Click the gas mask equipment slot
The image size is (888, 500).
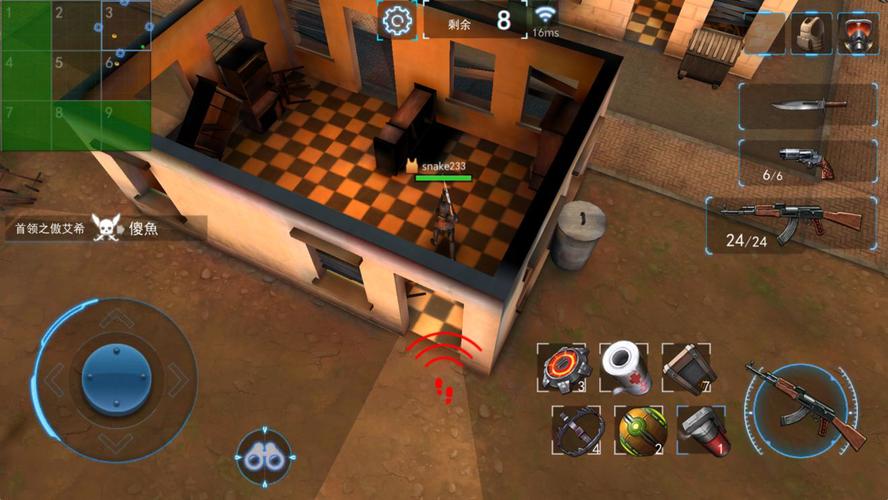coord(857,33)
